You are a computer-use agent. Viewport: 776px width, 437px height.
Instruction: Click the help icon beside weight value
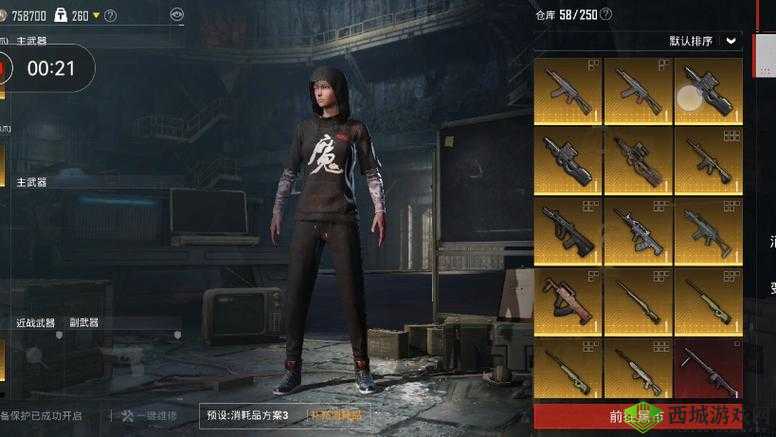pos(110,16)
